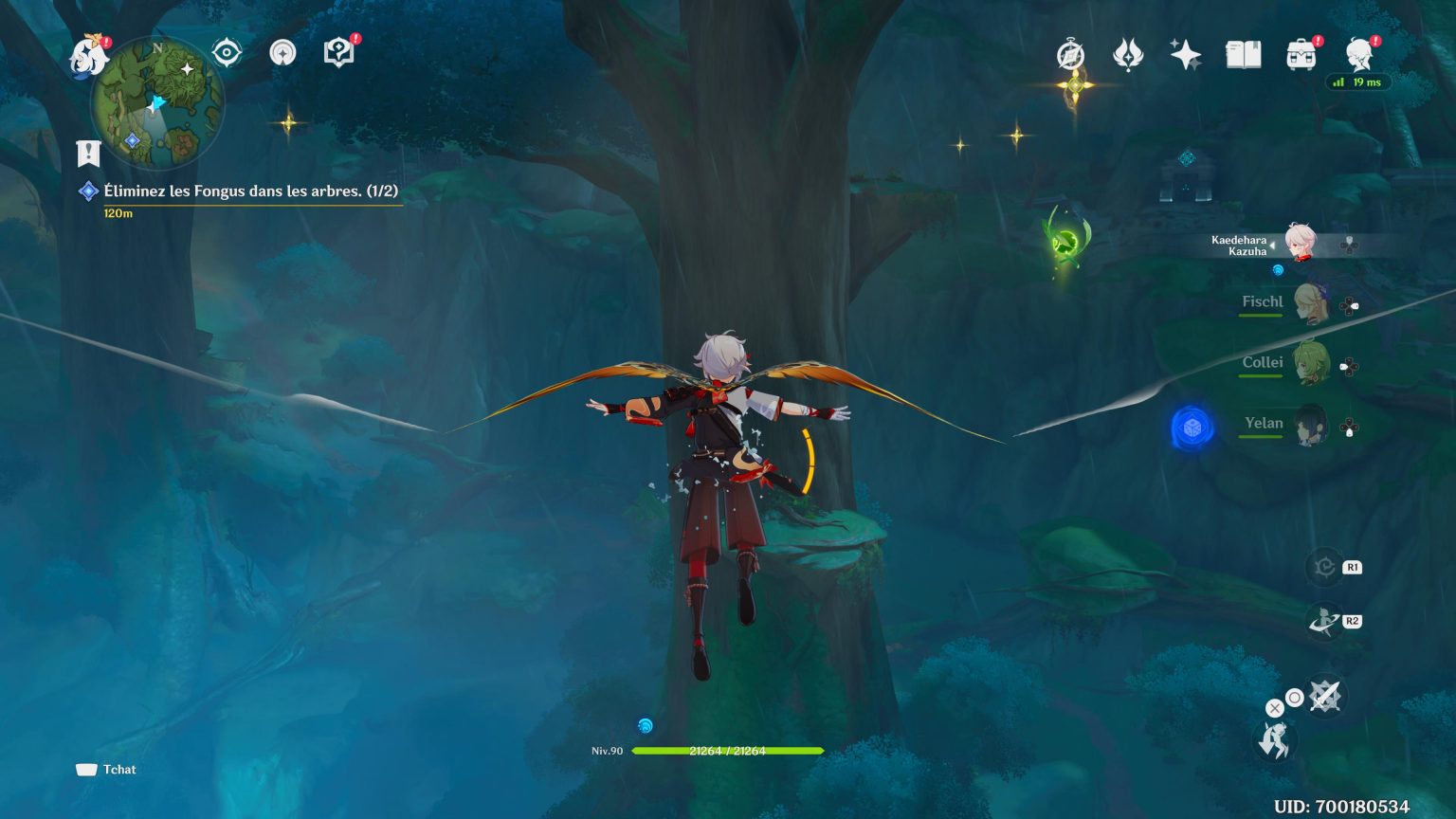Screen dimensions: 1456x819
Task: Open the Battle Pass wings icon
Action: (1126, 56)
